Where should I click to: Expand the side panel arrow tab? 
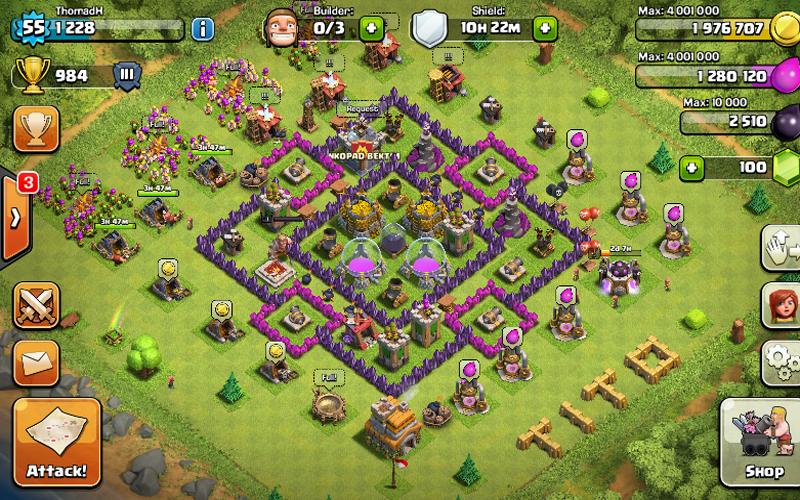pos(16,219)
